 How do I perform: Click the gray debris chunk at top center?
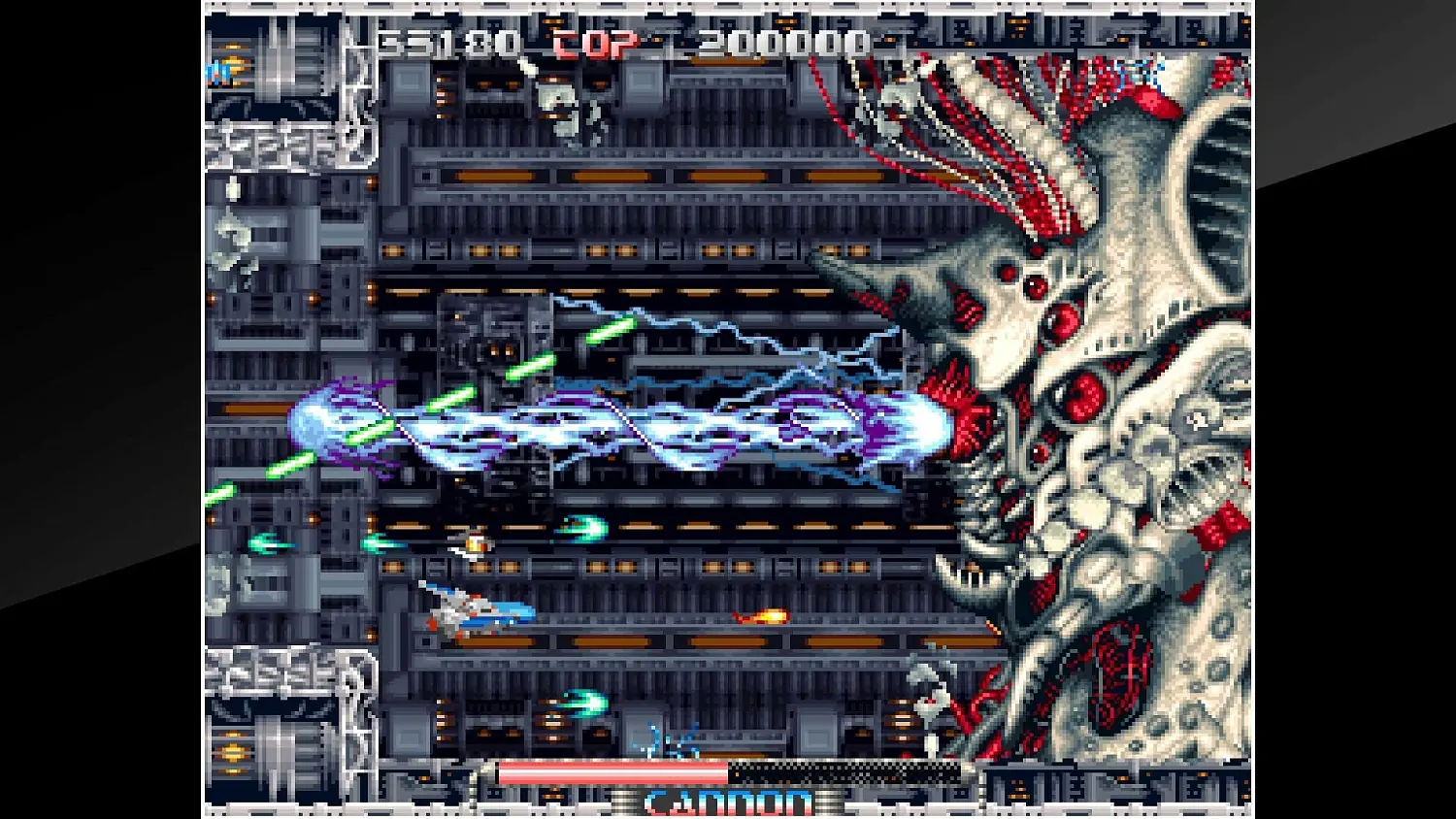[558, 97]
